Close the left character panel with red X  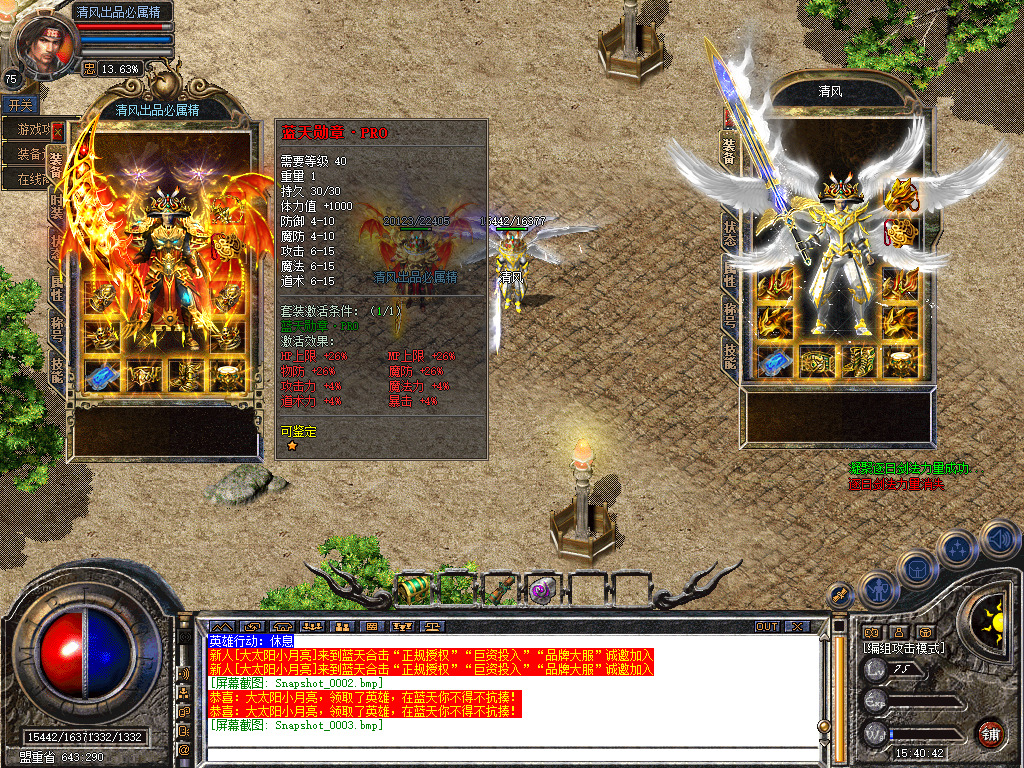coord(58,130)
